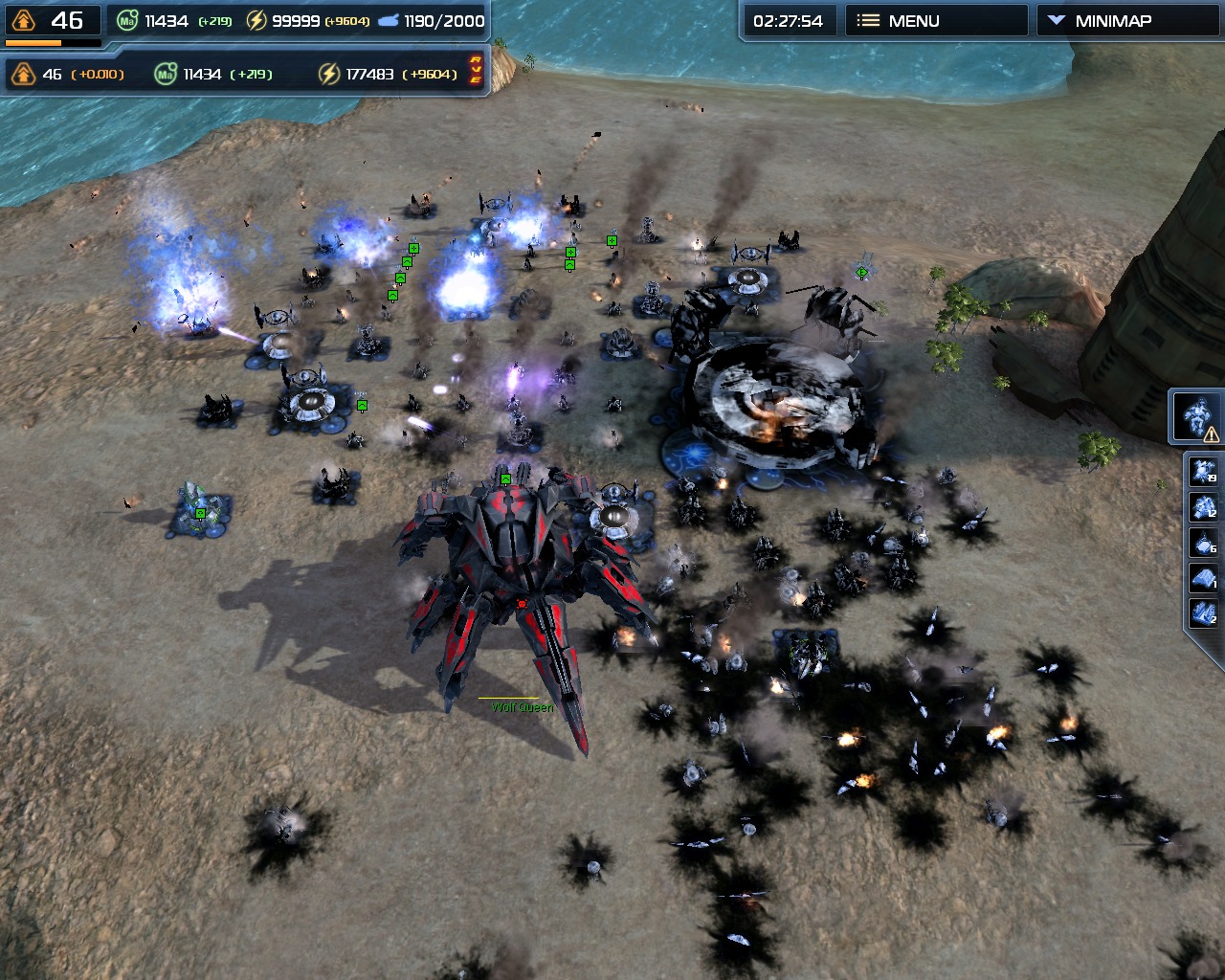Select the unit group showing 1

(1203, 578)
